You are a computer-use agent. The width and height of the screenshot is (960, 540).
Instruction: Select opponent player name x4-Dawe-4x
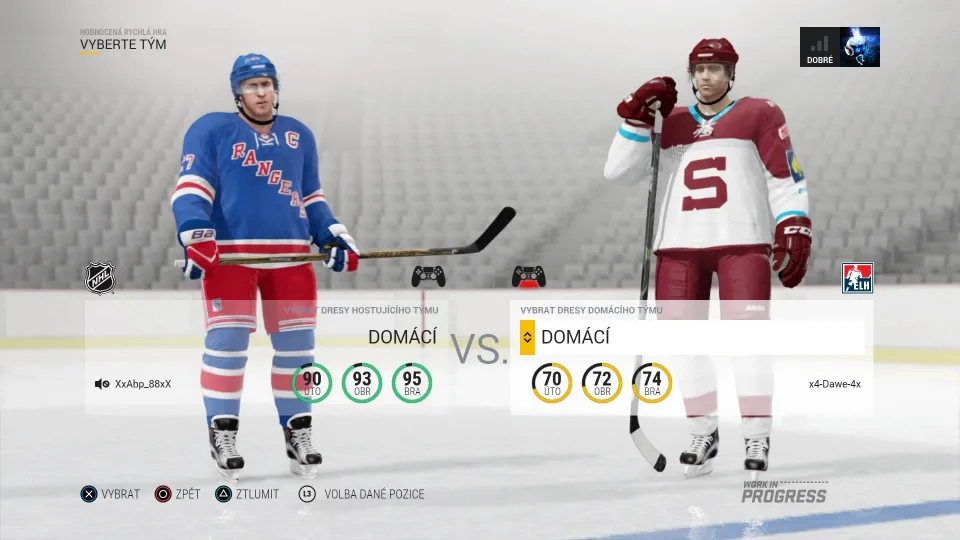click(835, 383)
